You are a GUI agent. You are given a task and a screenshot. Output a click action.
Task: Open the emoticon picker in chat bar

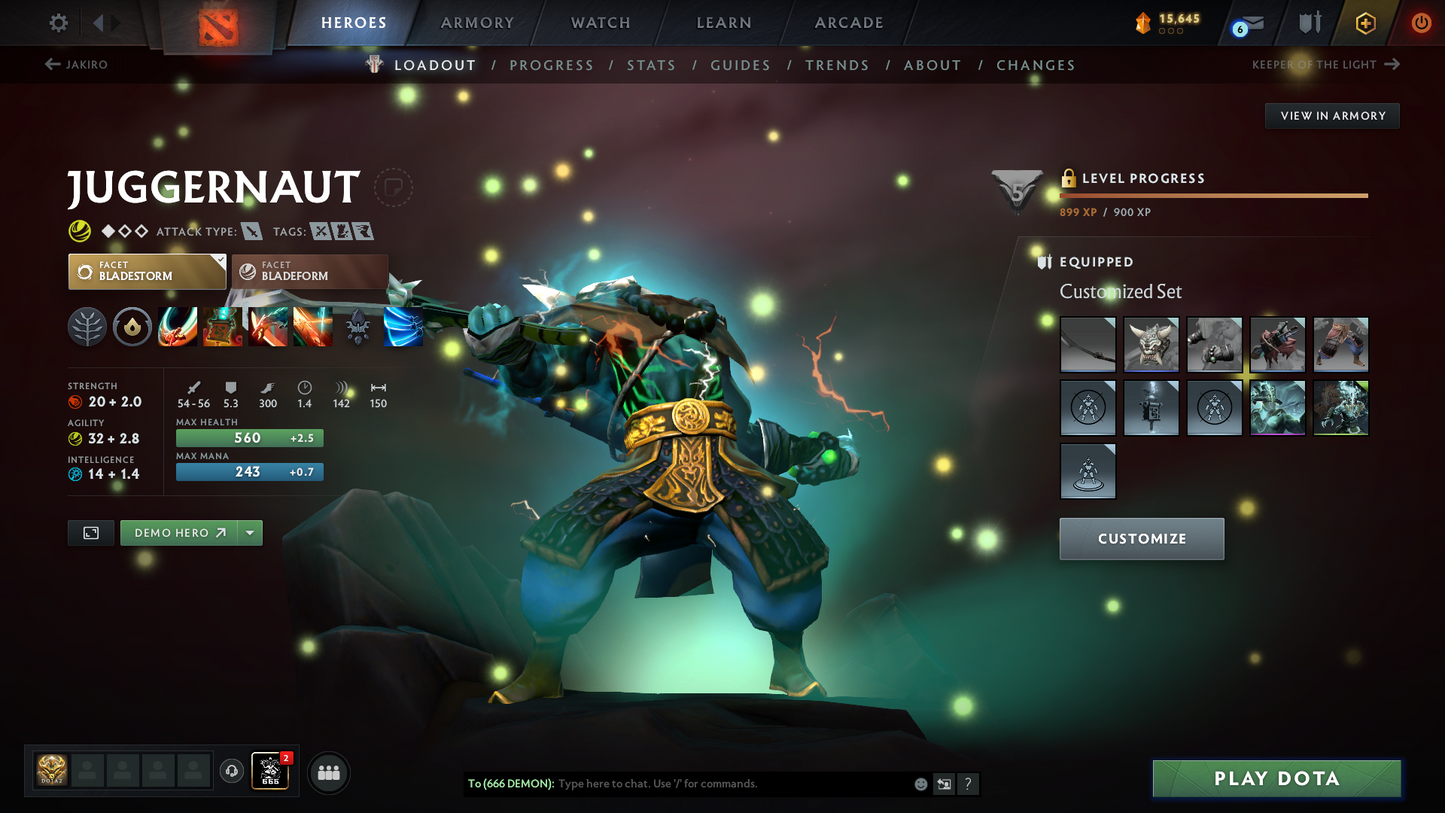tap(920, 784)
